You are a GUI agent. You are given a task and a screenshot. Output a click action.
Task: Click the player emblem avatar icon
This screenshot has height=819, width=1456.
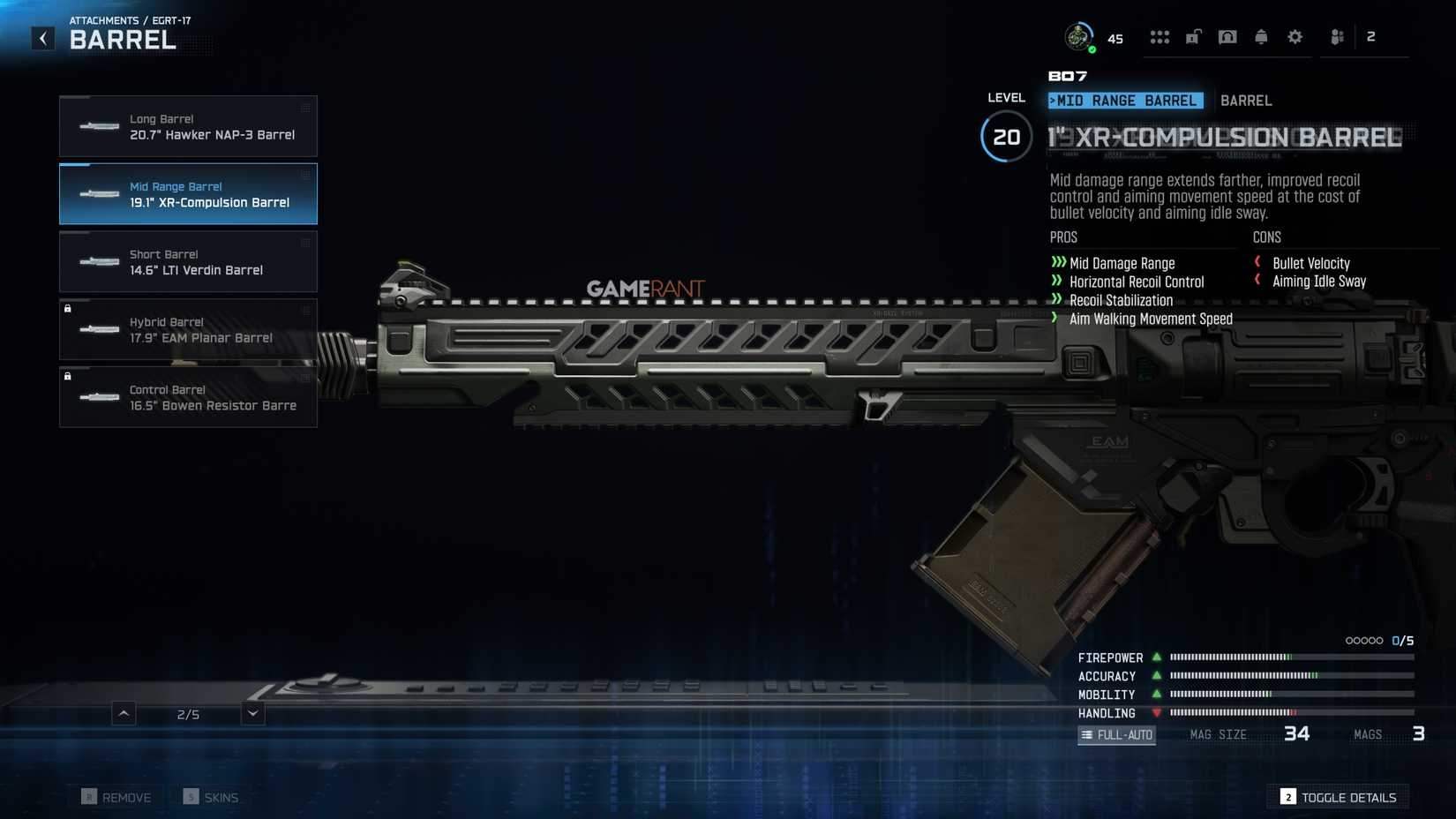click(1078, 36)
